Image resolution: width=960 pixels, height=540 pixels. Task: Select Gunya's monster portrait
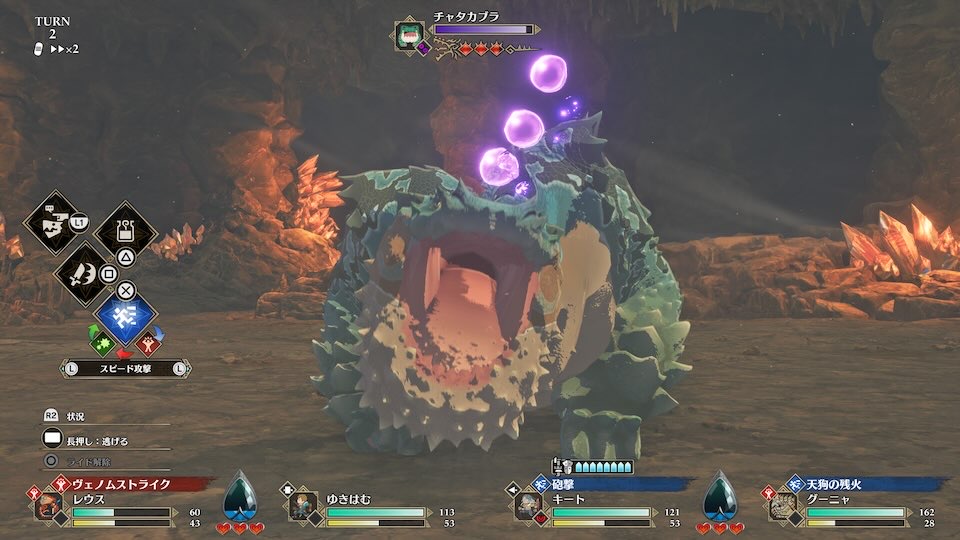(781, 506)
